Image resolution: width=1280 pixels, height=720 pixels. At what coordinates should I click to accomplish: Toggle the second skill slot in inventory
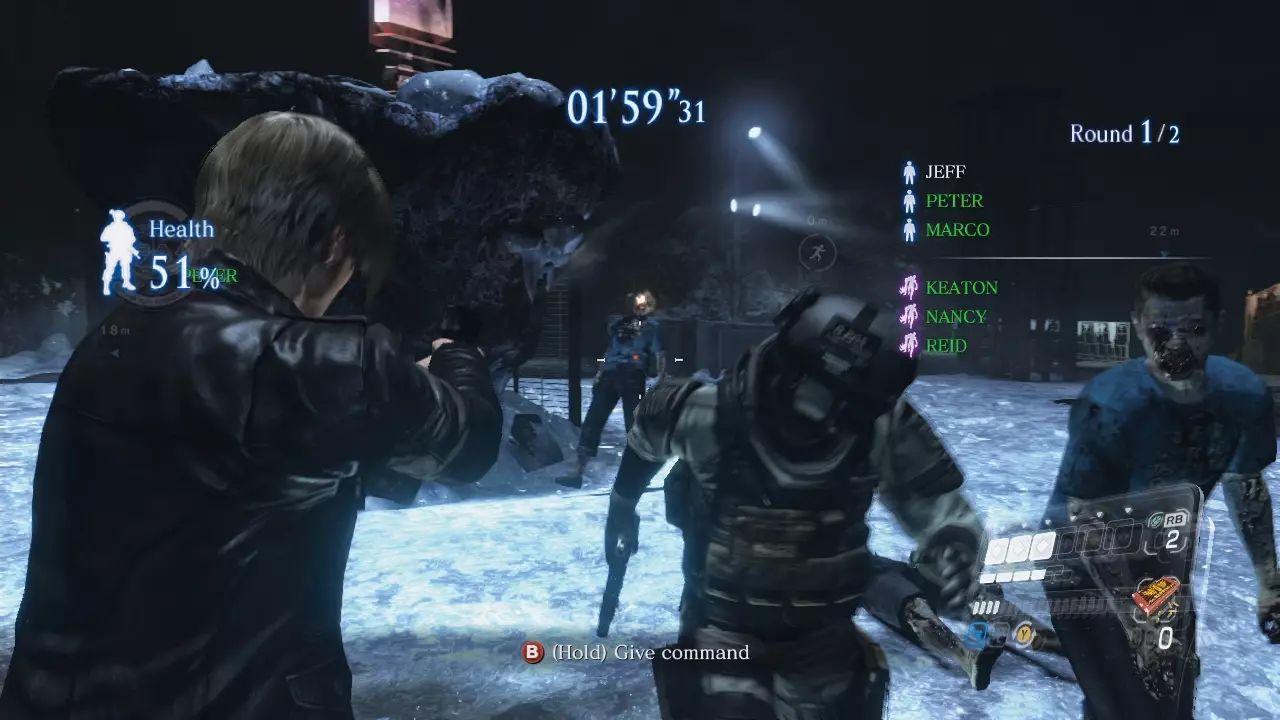point(1019,546)
